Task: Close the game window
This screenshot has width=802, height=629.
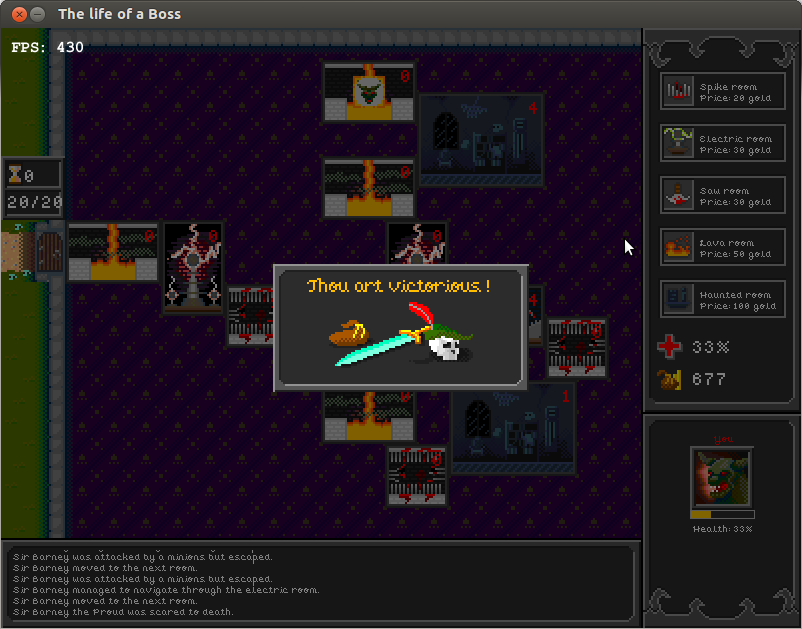Action: (15, 14)
